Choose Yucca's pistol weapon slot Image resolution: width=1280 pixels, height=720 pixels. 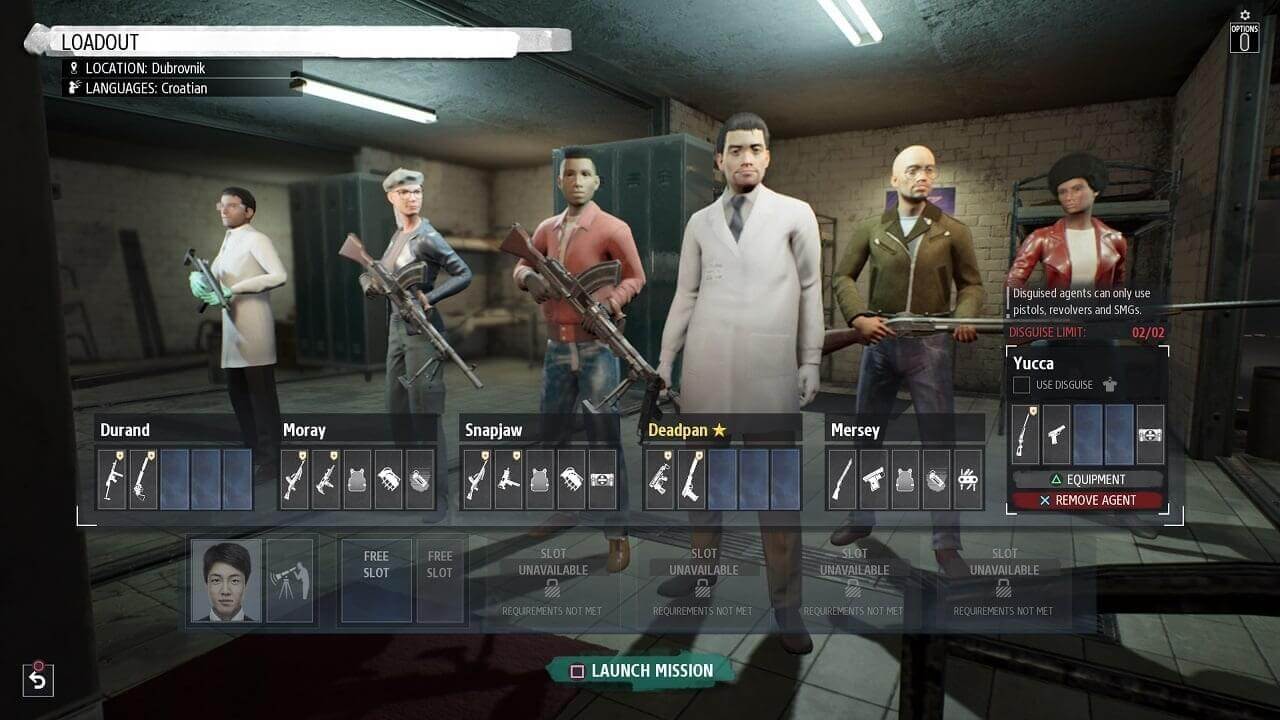pos(1057,435)
